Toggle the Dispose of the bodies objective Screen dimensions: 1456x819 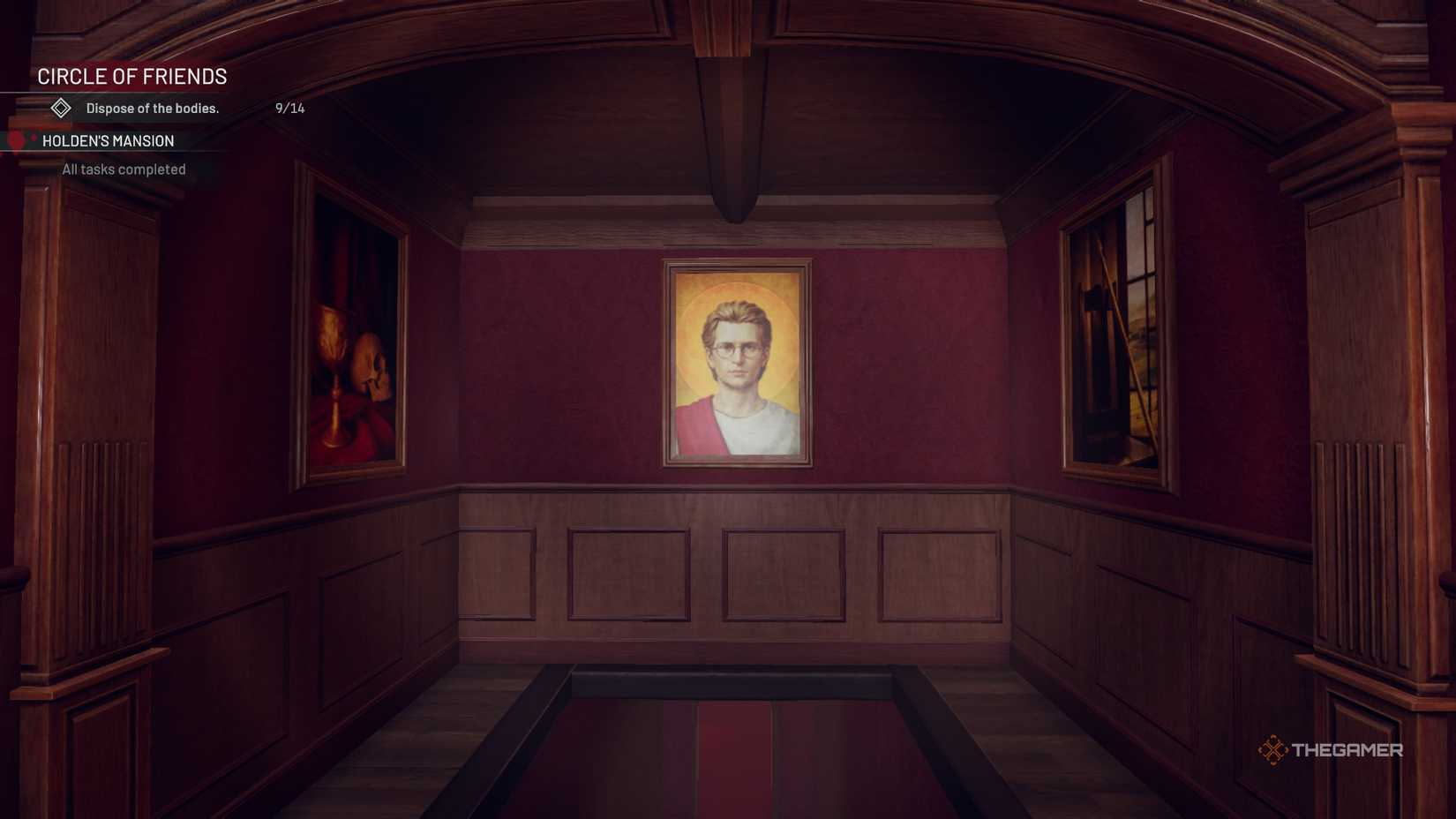[155, 108]
